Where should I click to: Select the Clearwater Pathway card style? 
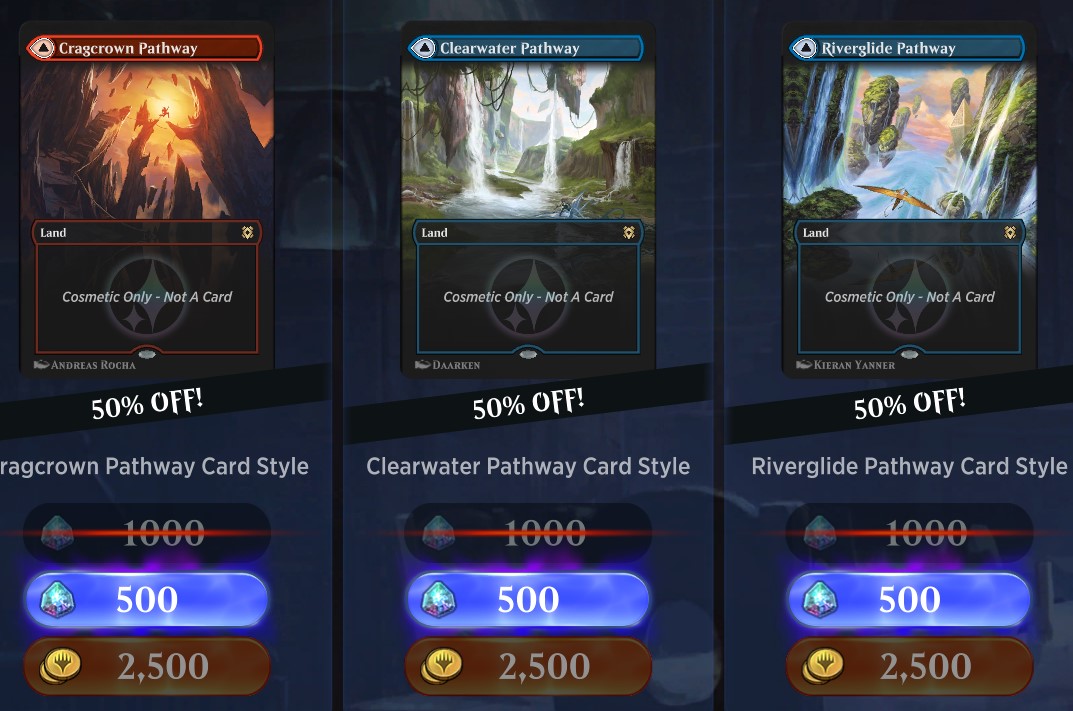pos(527,200)
